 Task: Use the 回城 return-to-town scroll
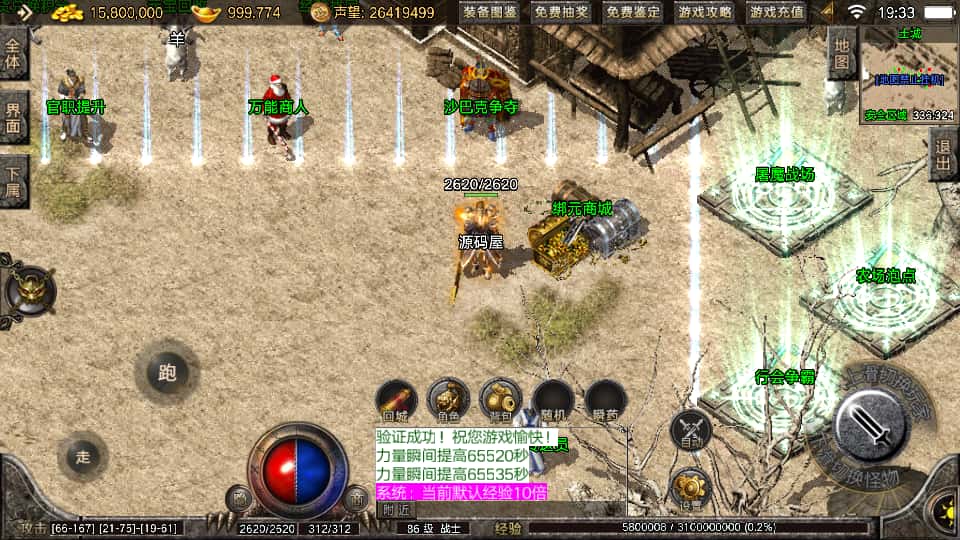tap(395, 400)
